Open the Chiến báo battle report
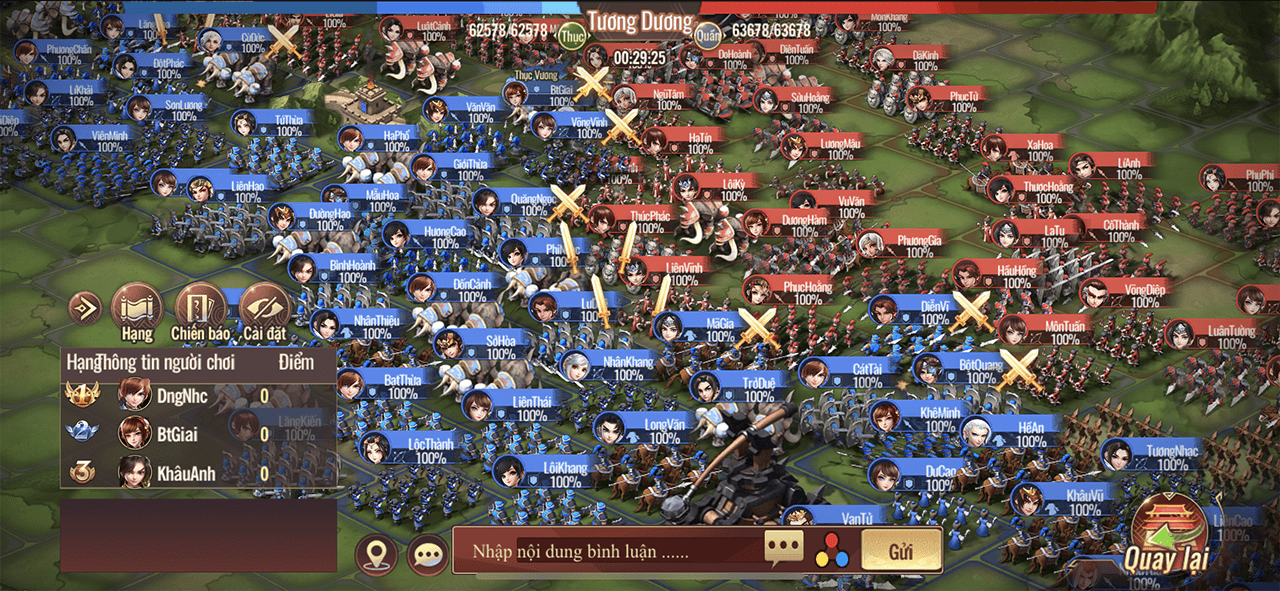The height and width of the screenshot is (591, 1280). point(200,308)
